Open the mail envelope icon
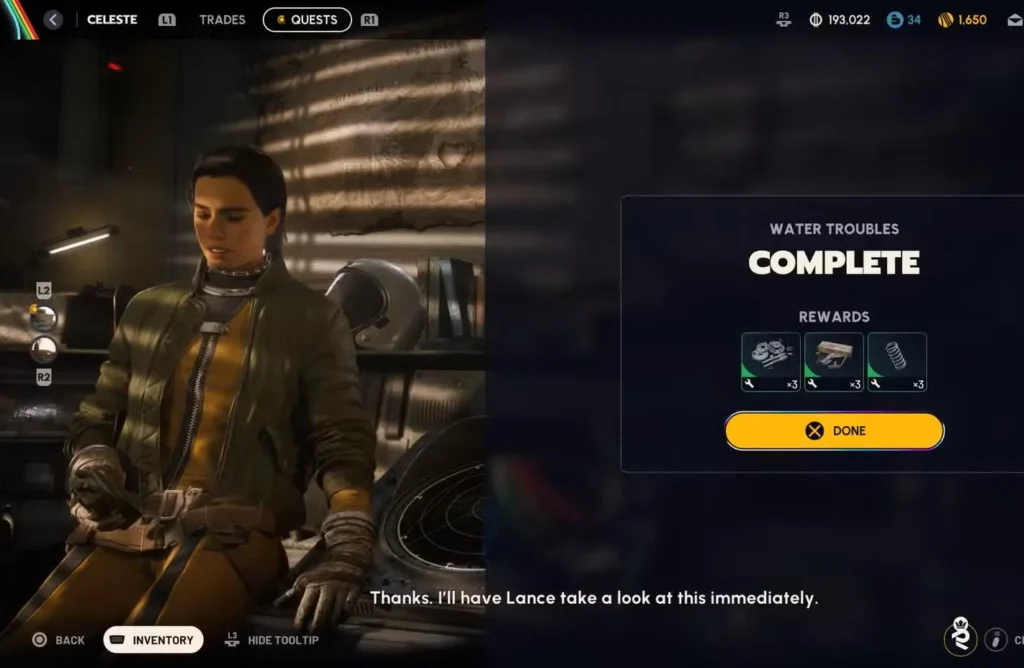Viewport: 1024px width, 668px height. click(x=1015, y=20)
